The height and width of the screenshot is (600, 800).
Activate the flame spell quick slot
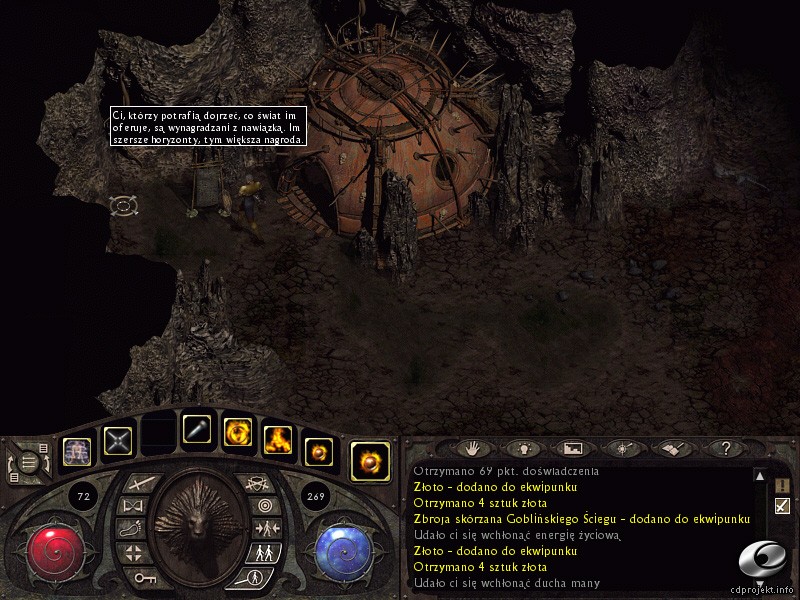click(277, 439)
